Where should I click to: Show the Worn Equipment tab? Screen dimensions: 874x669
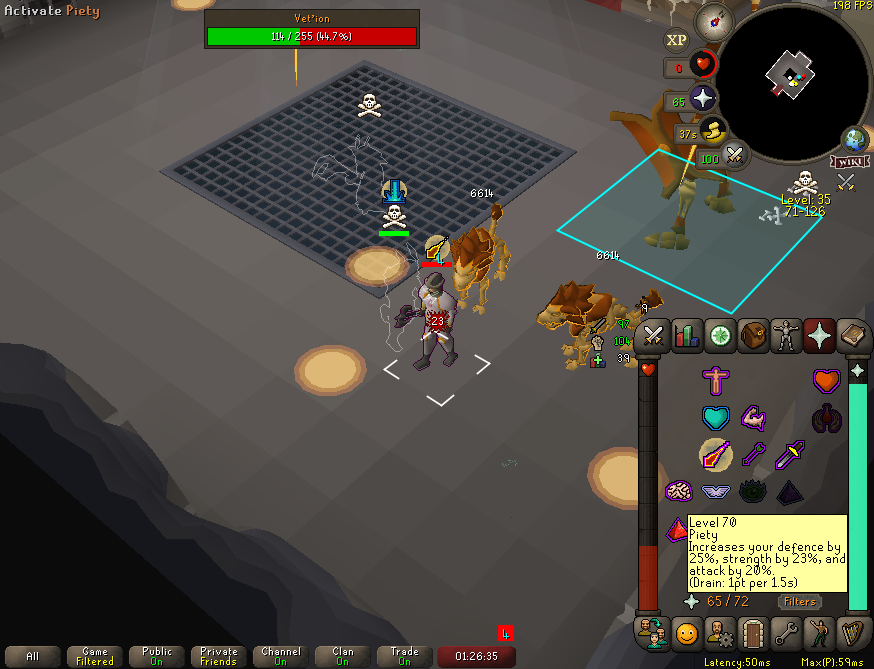click(786, 336)
